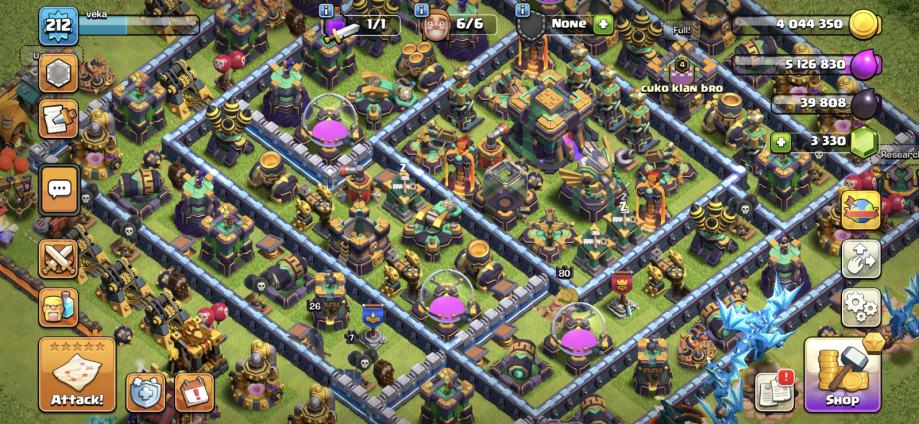Open the crossed swords war menu

point(59,259)
